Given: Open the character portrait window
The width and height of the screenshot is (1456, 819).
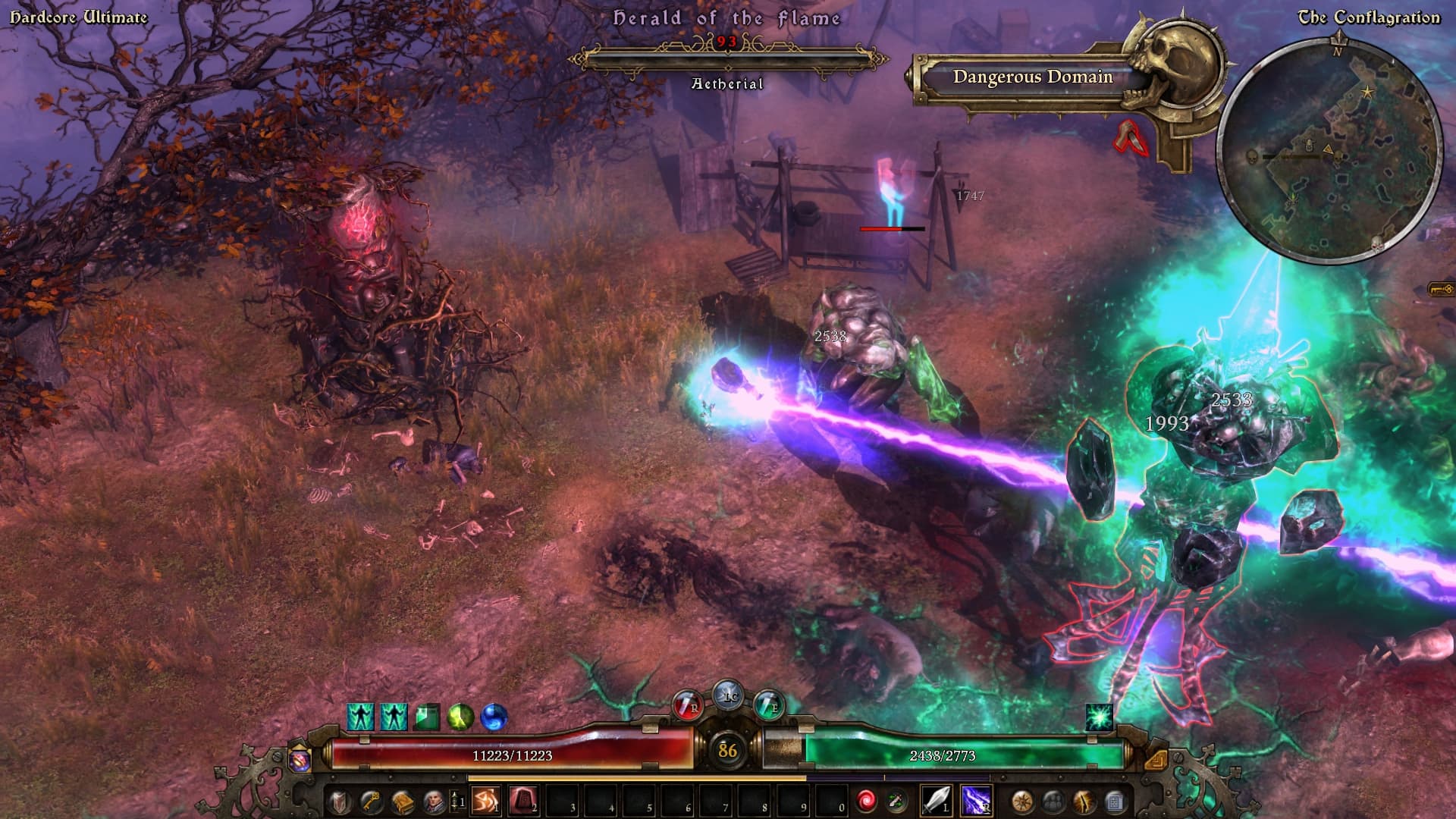Looking at the screenshot, I should (x=433, y=802).
